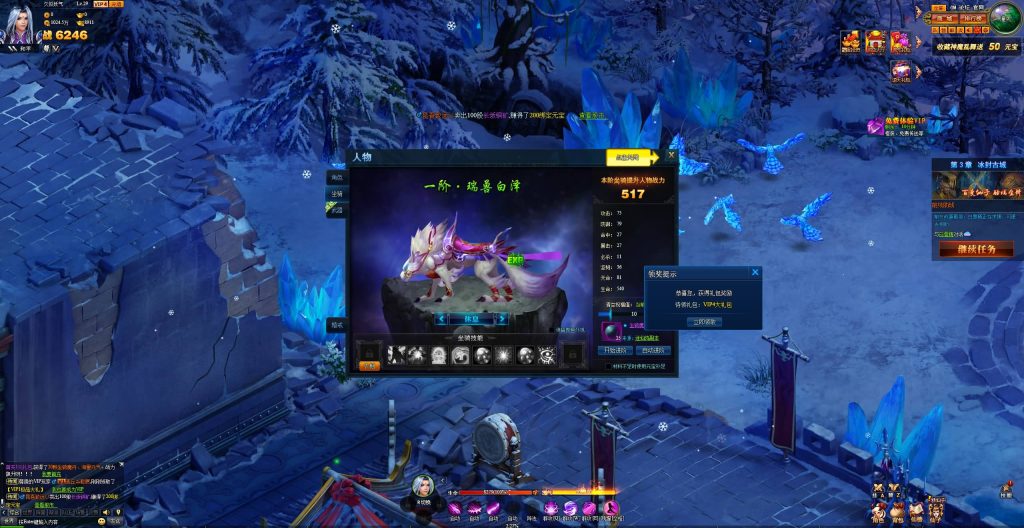Select the eye-shaped mount skill icon

[548, 354]
